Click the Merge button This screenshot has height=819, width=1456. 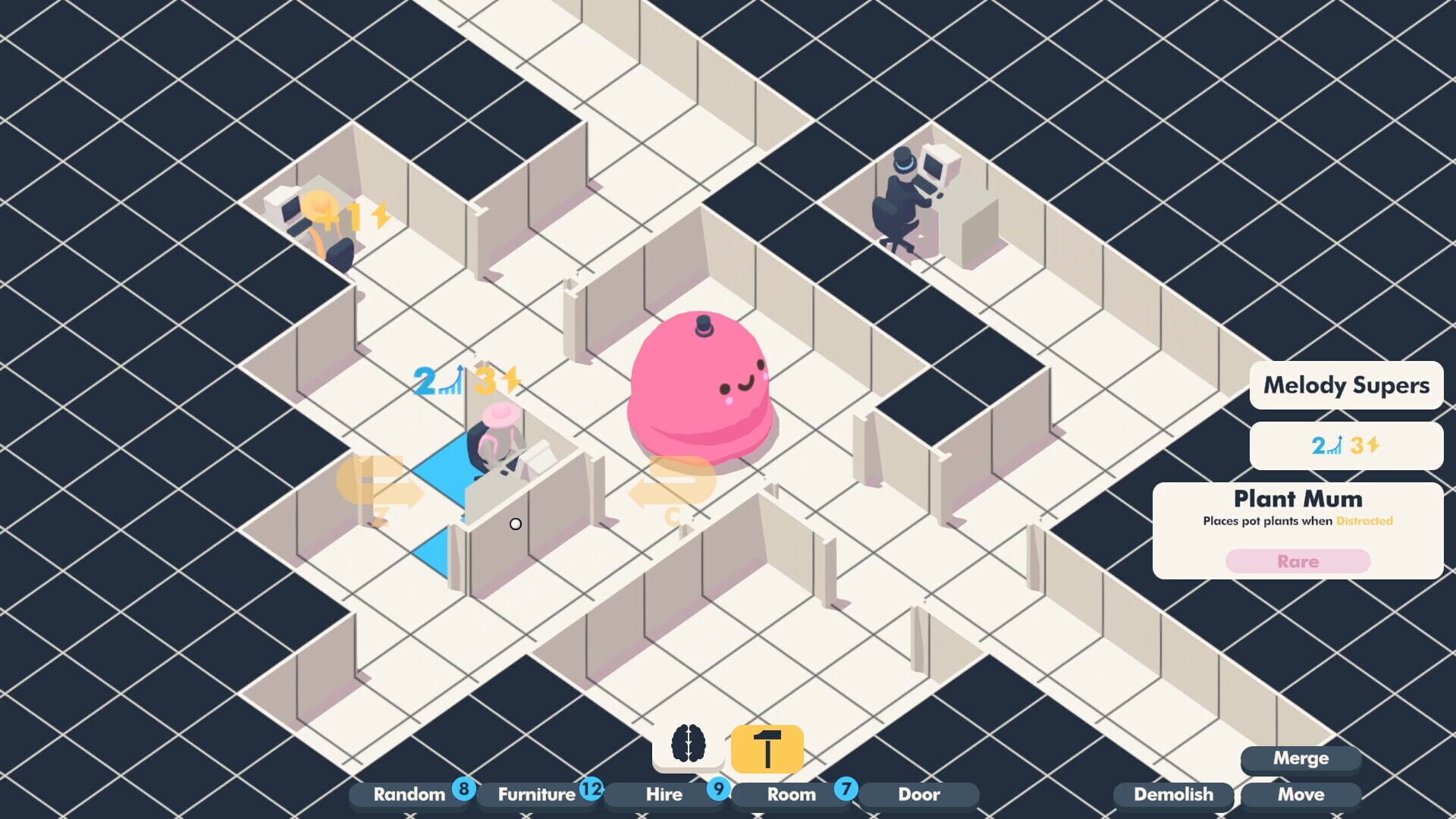[x=1301, y=758]
